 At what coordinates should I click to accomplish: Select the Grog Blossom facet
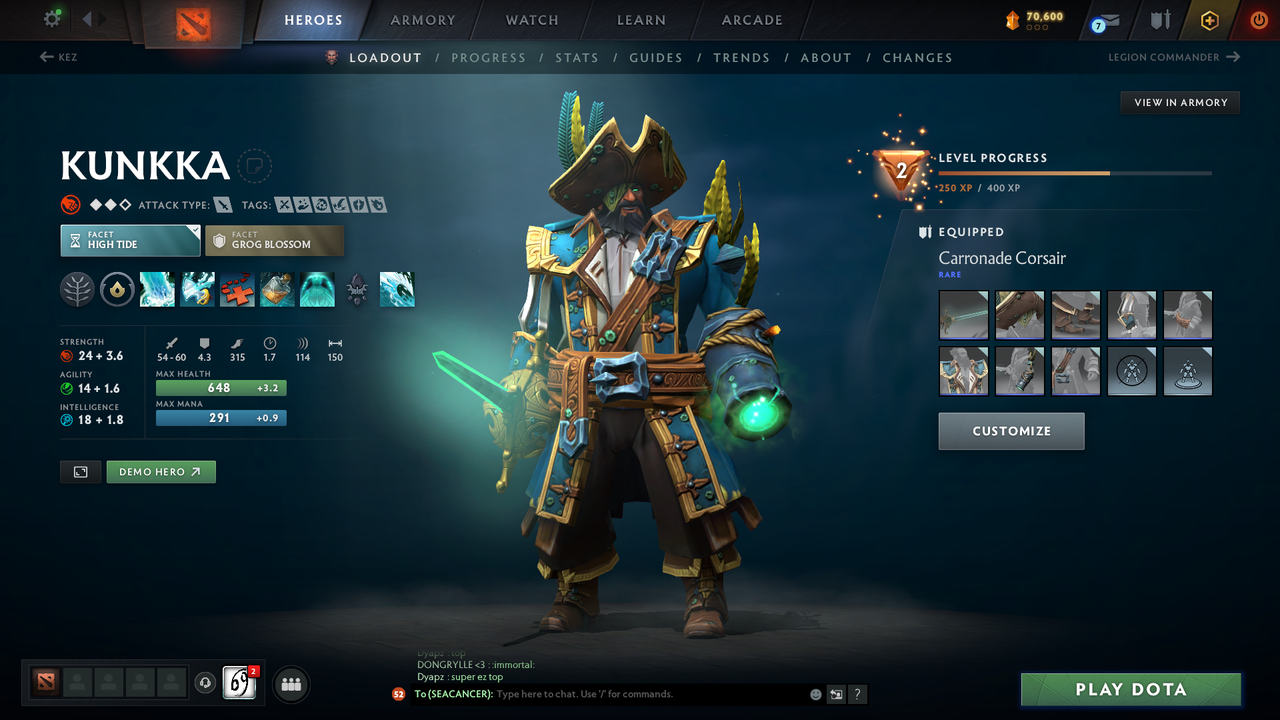pyautogui.click(x=274, y=240)
